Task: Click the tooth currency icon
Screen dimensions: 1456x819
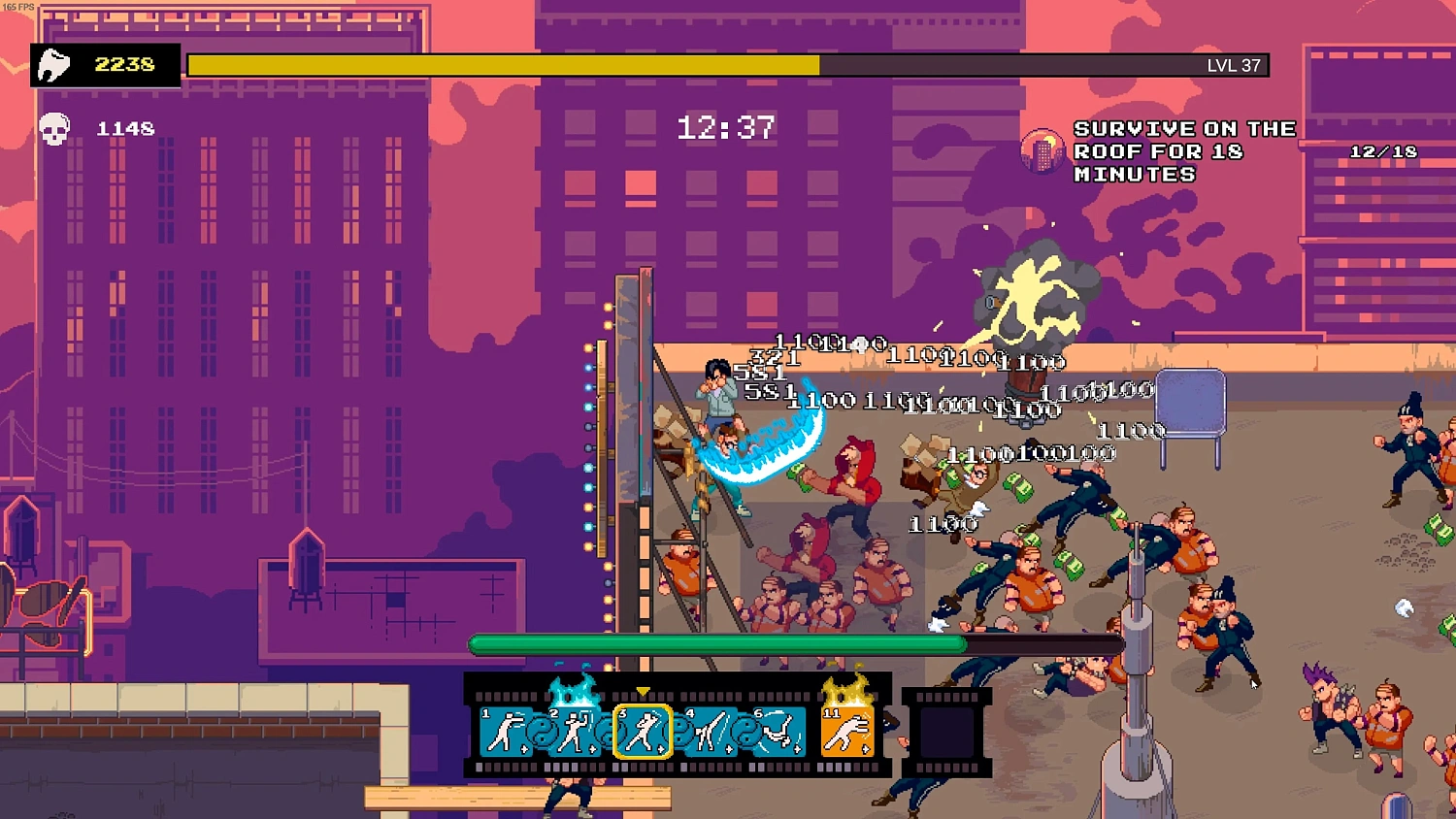Action: coord(55,64)
